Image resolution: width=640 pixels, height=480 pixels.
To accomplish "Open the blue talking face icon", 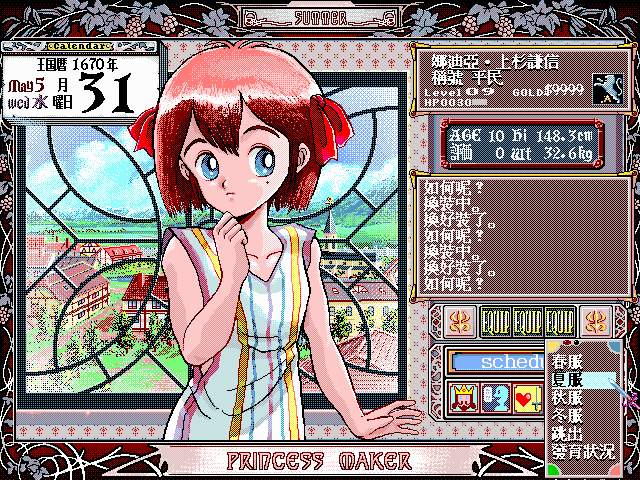I will tap(496, 398).
